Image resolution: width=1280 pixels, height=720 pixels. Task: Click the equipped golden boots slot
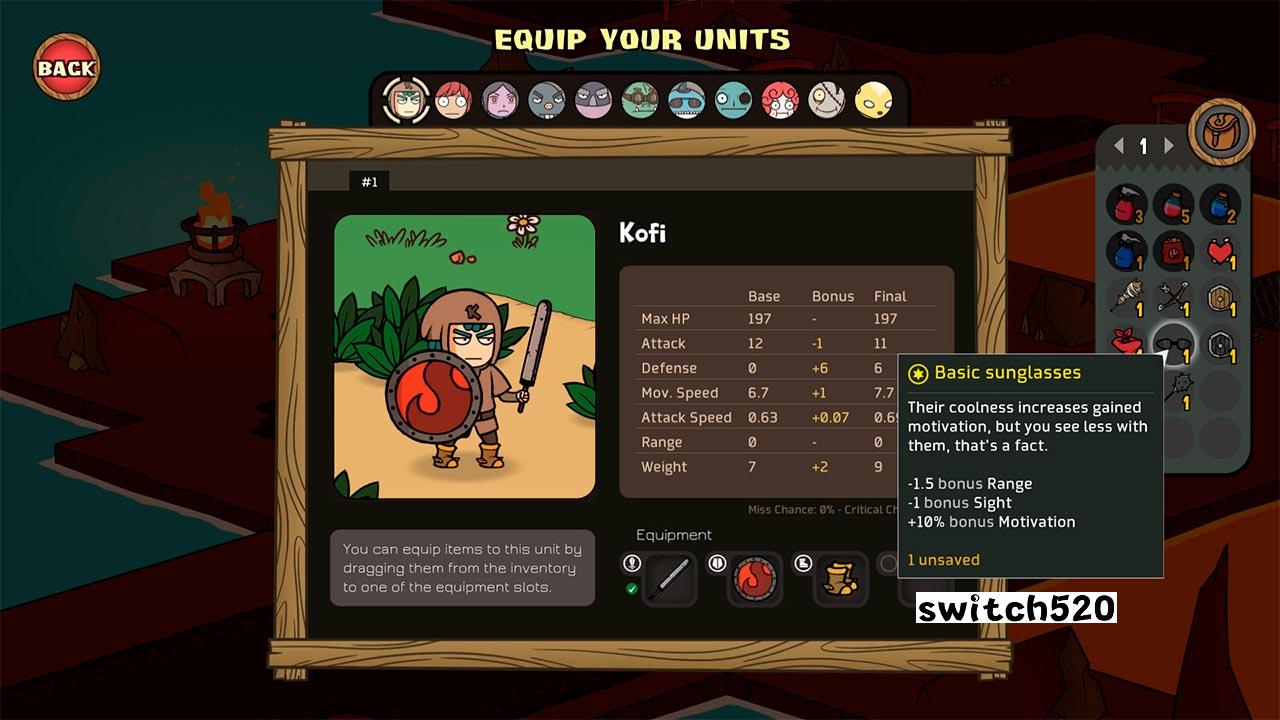(x=840, y=579)
